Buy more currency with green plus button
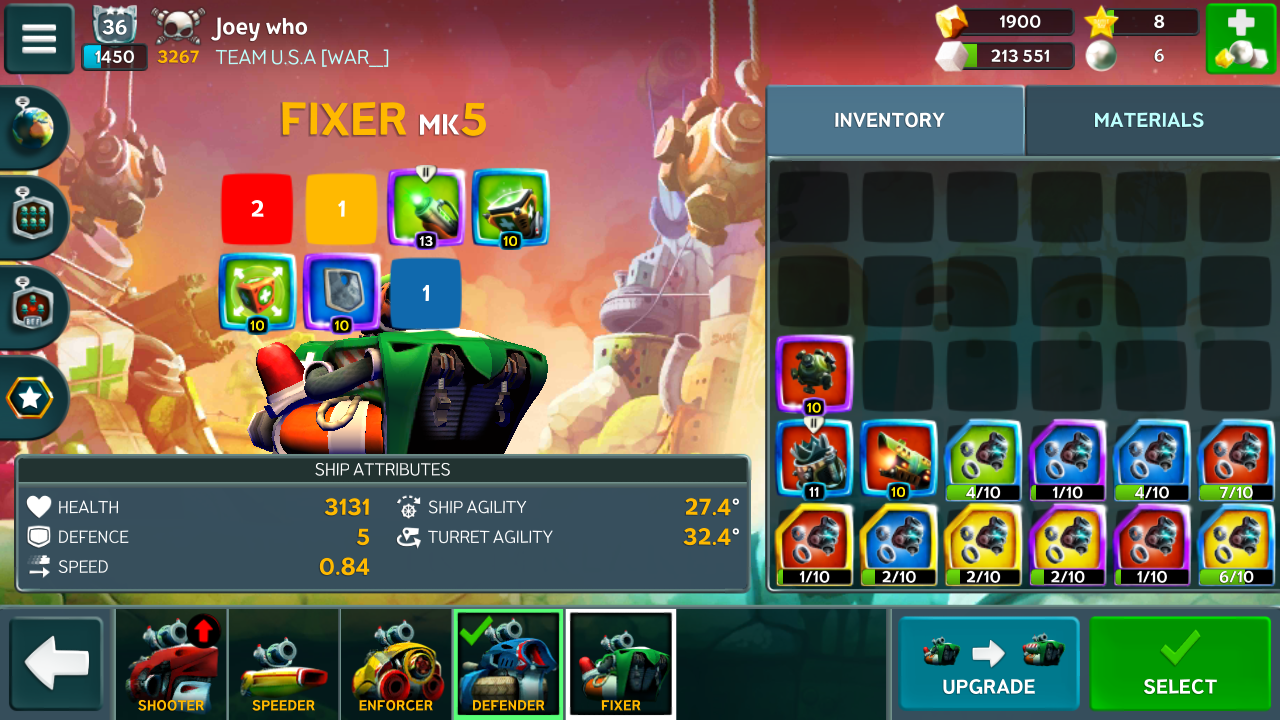Image resolution: width=1280 pixels, height=720 pixels. pyautogui.click(x=1240, y=39)
